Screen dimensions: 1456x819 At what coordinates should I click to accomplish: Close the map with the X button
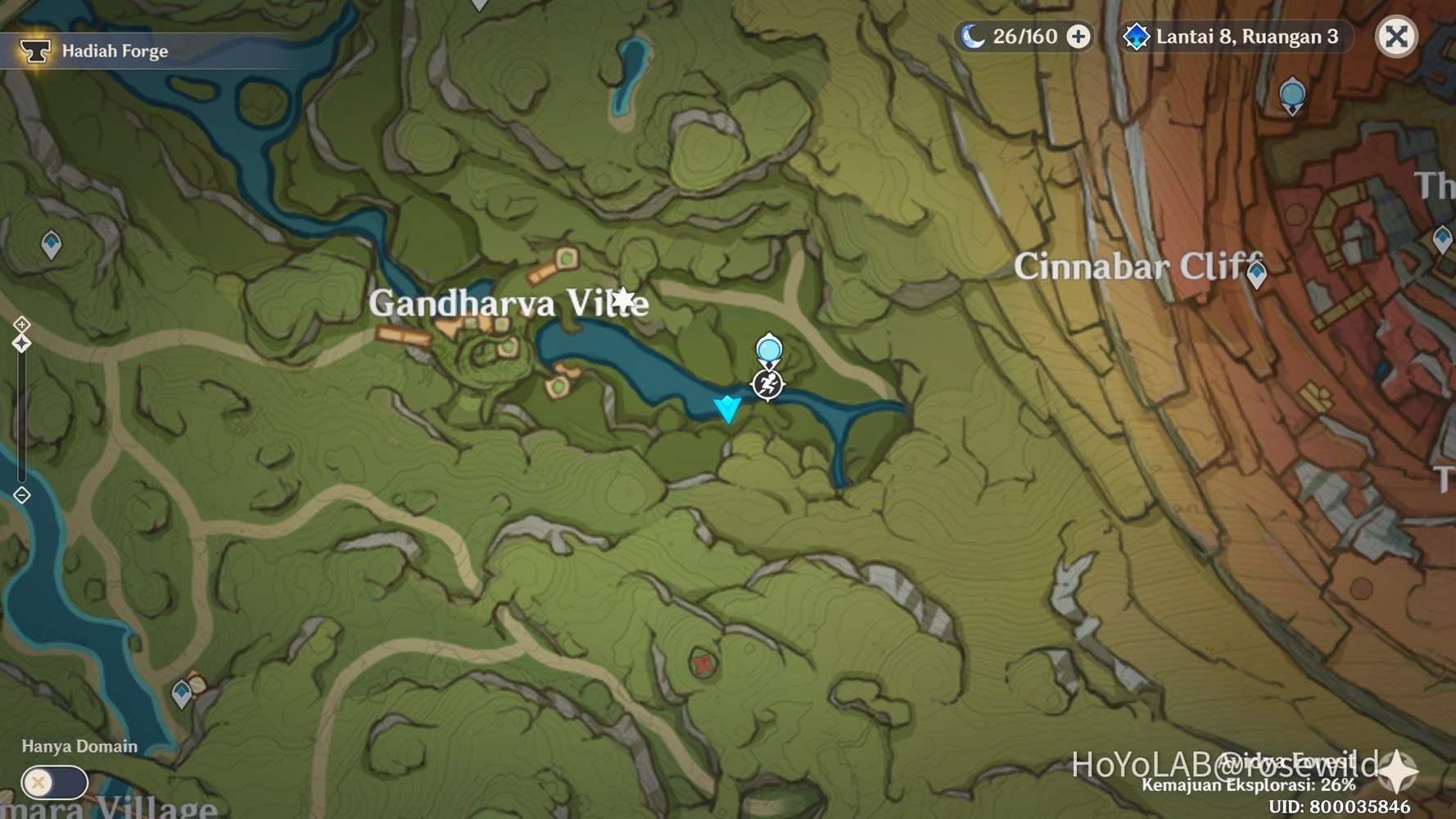tap(1396, 36)
